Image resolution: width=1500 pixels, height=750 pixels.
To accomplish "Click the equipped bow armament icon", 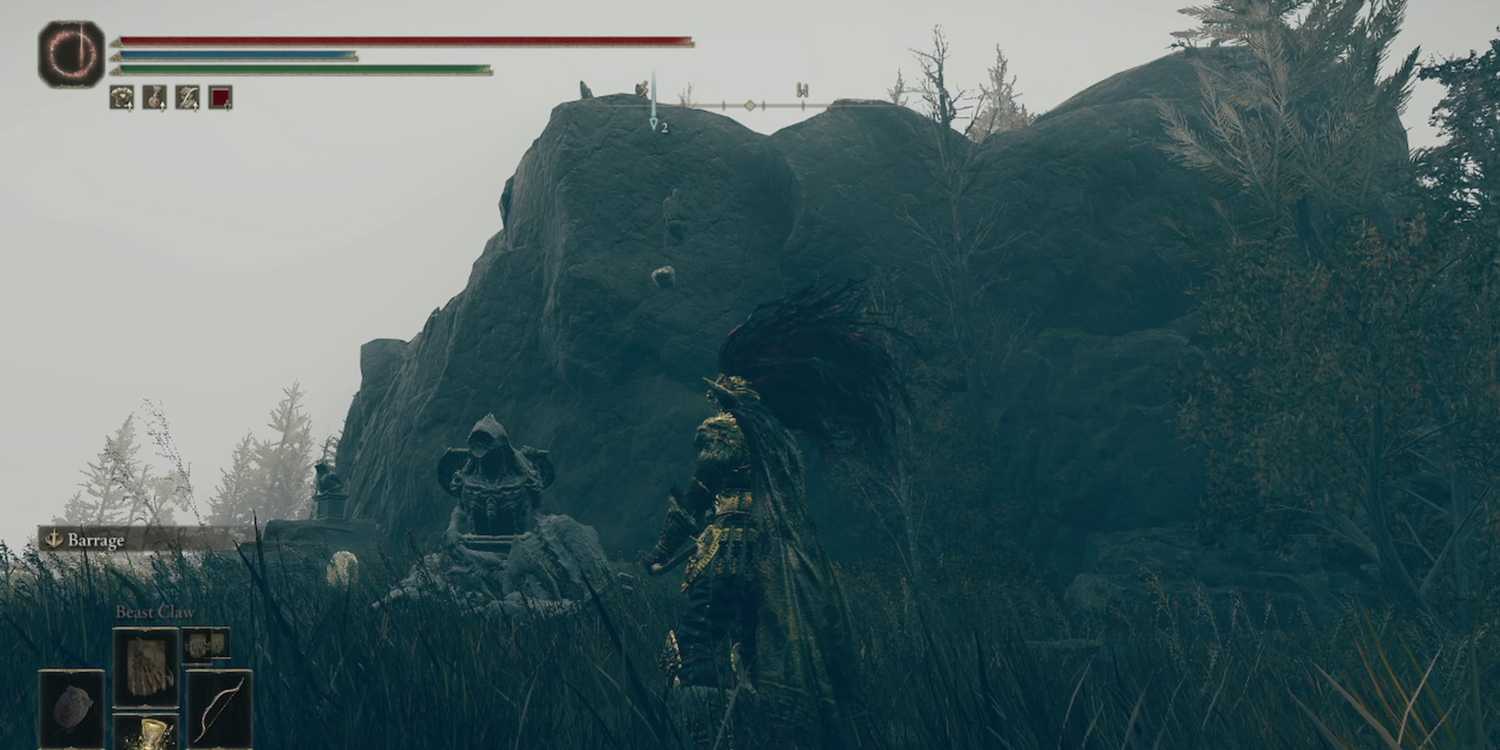I will coord(222,707).
